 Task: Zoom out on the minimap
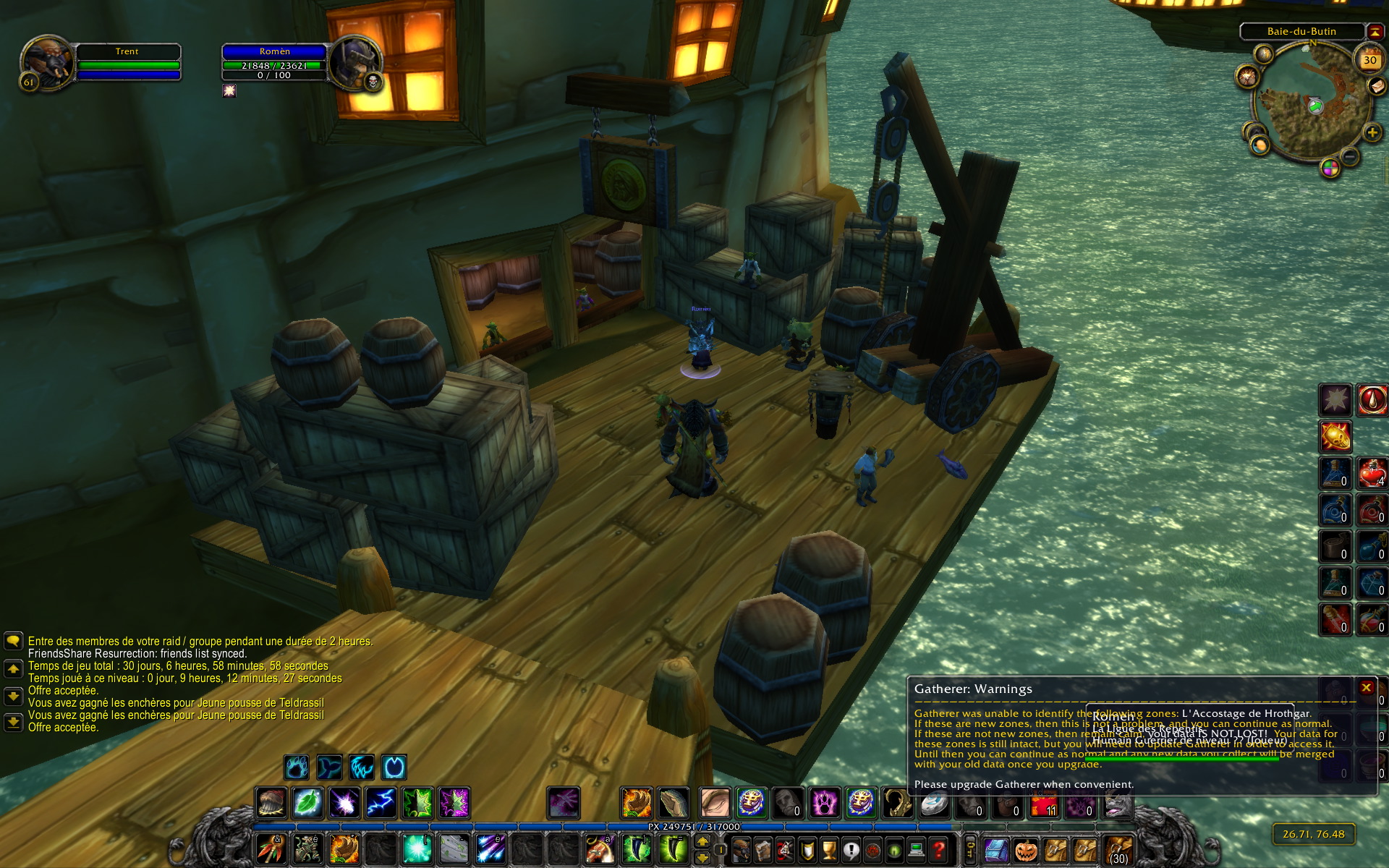[x=1350, y=155]
